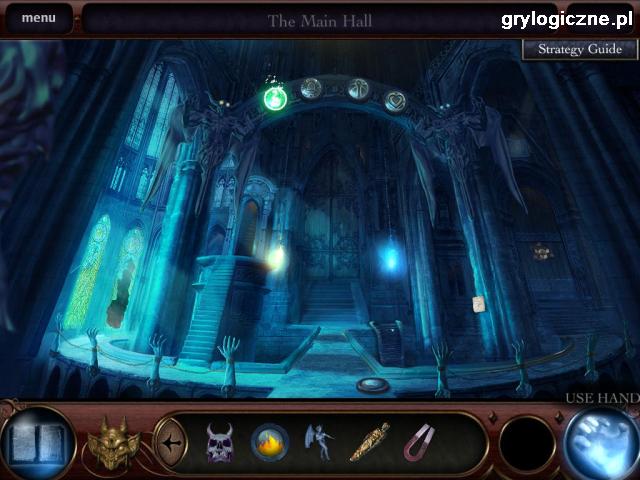Activate the Use Hand orb
The image size is (640, 480).
point(600,441)
